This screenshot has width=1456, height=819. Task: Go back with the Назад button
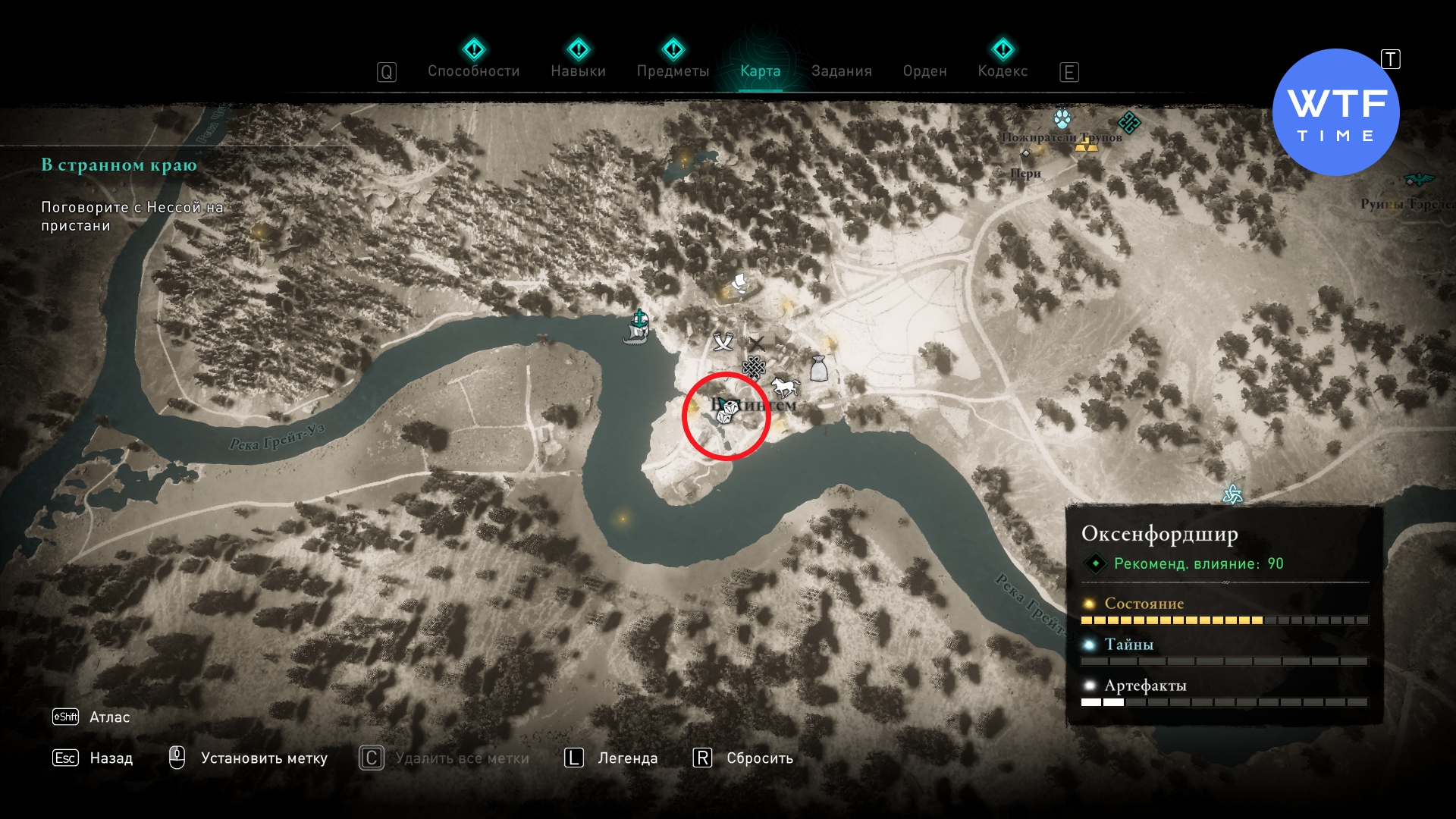111,758
